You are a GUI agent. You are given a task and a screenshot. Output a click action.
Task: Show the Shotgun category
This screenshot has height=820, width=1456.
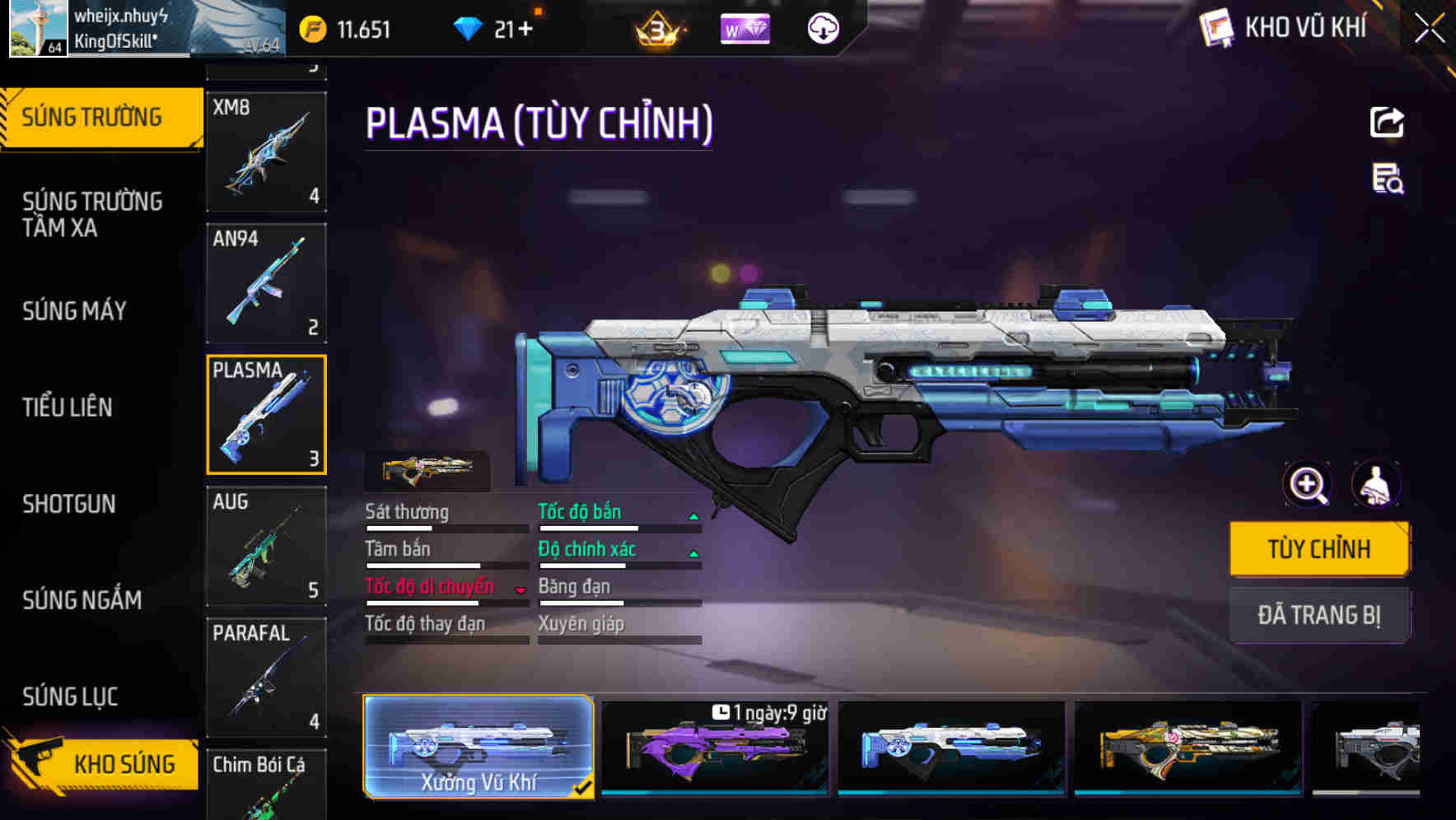(x=69, y=504)
